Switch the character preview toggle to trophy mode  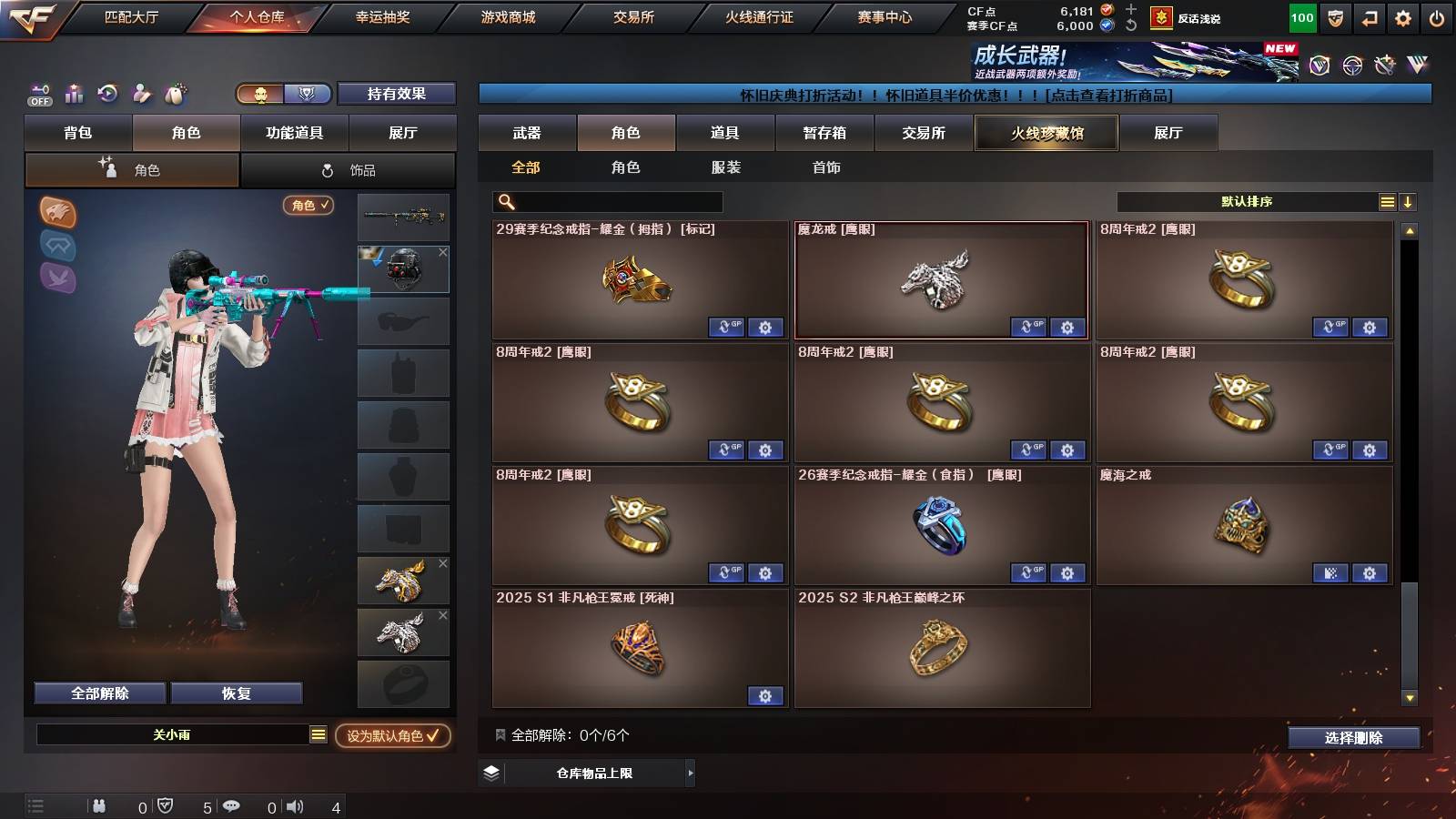pos(308,95)
